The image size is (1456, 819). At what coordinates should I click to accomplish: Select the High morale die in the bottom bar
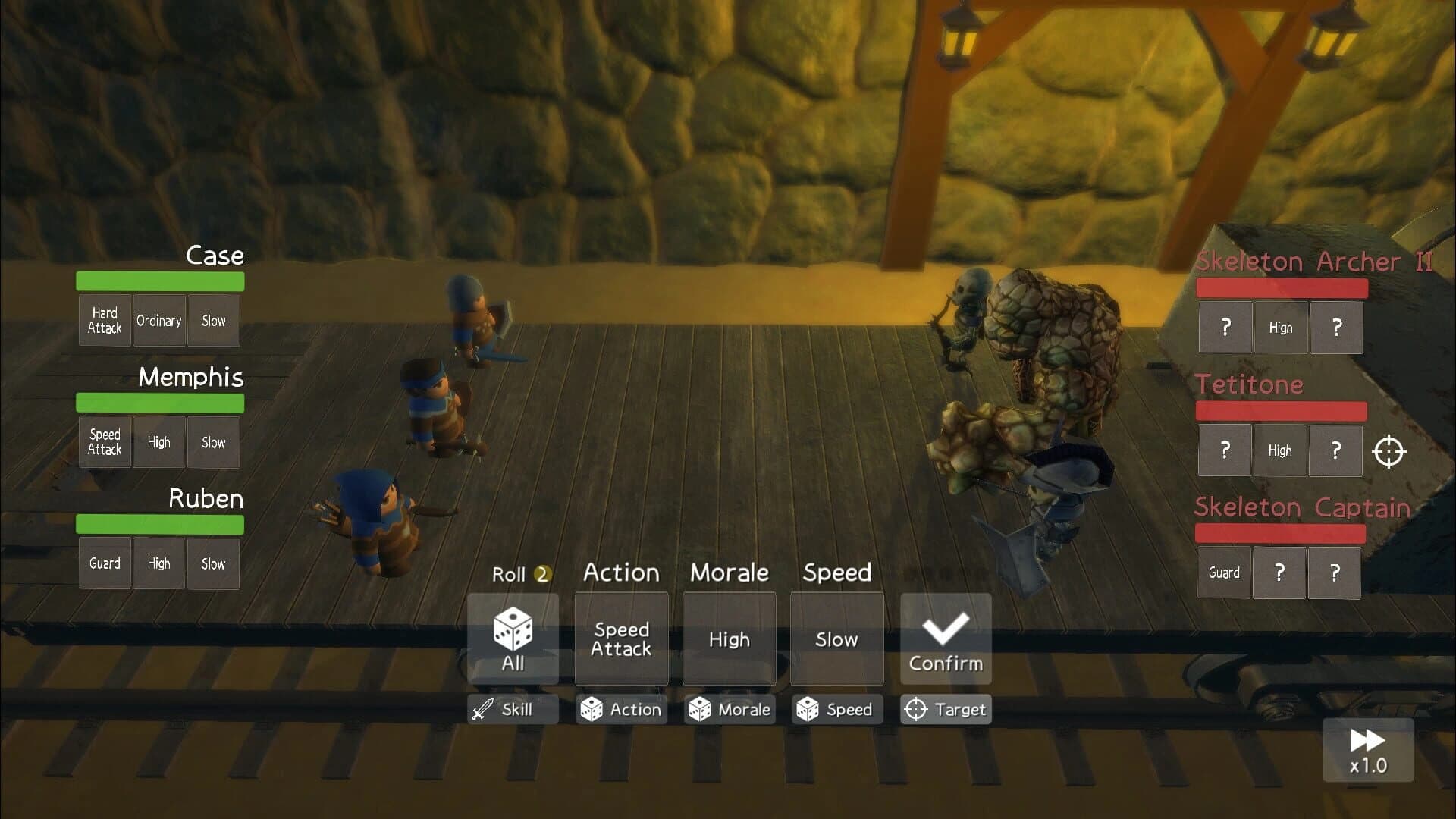tap(729, 638)
